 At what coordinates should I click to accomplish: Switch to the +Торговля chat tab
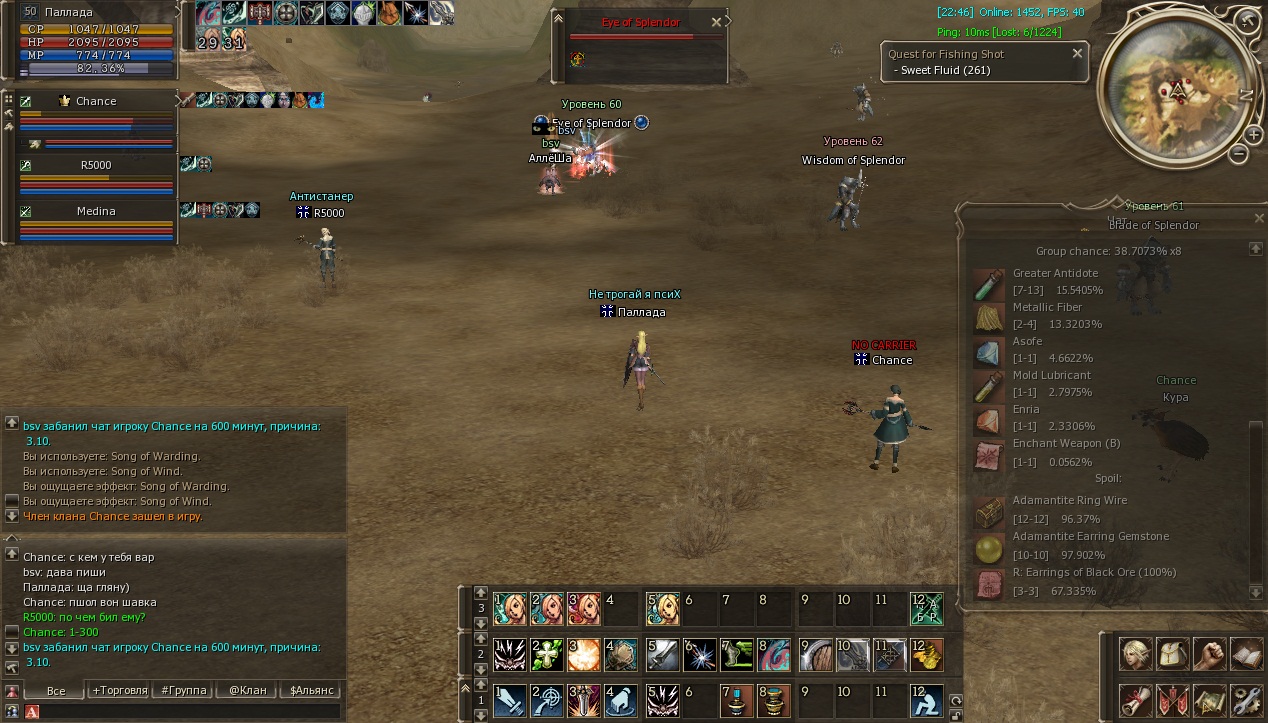click(119, 690)
